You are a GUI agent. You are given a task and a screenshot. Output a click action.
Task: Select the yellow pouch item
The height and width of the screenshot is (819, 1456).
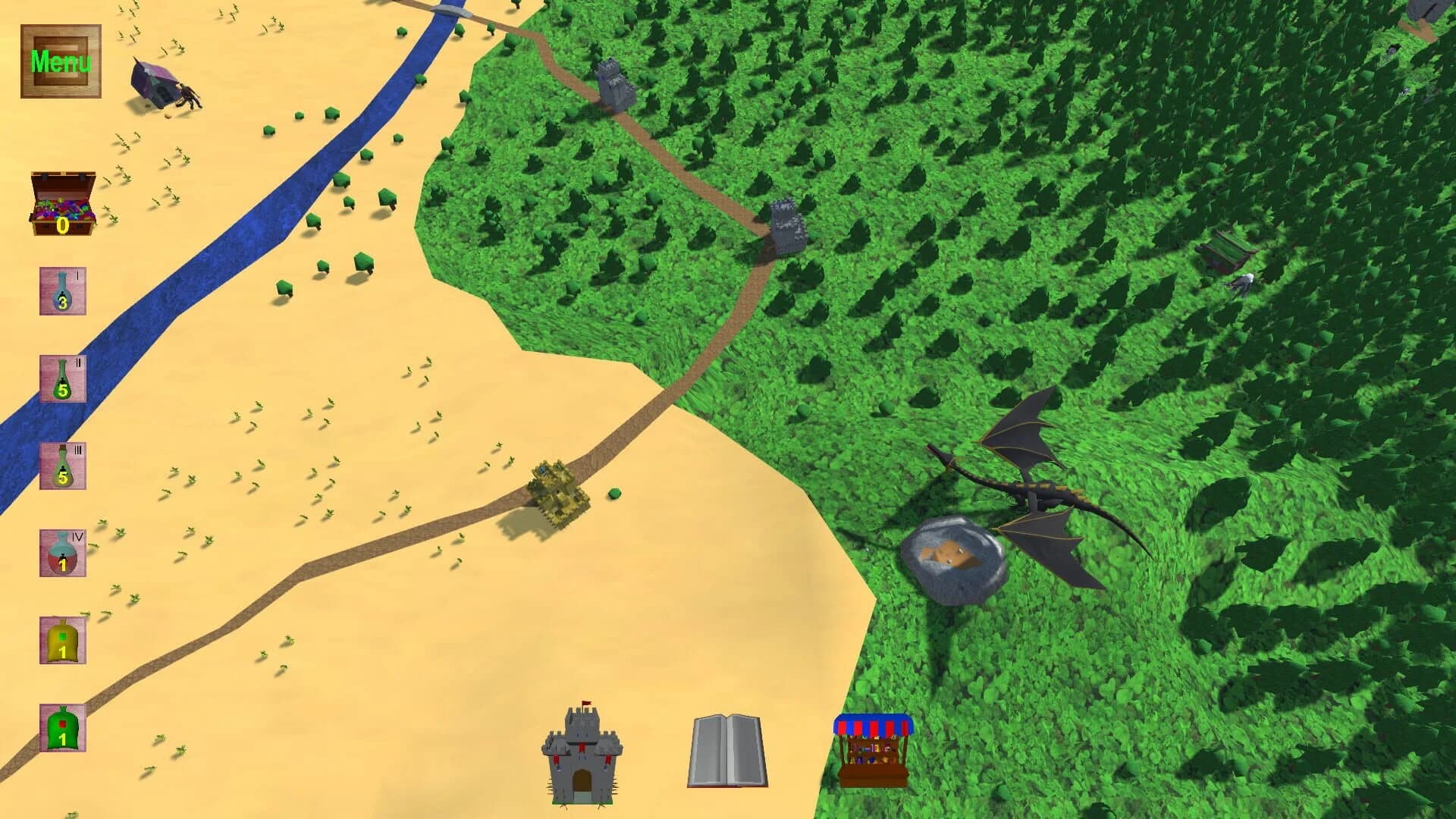pyautogui.click(x=62, y=641)
